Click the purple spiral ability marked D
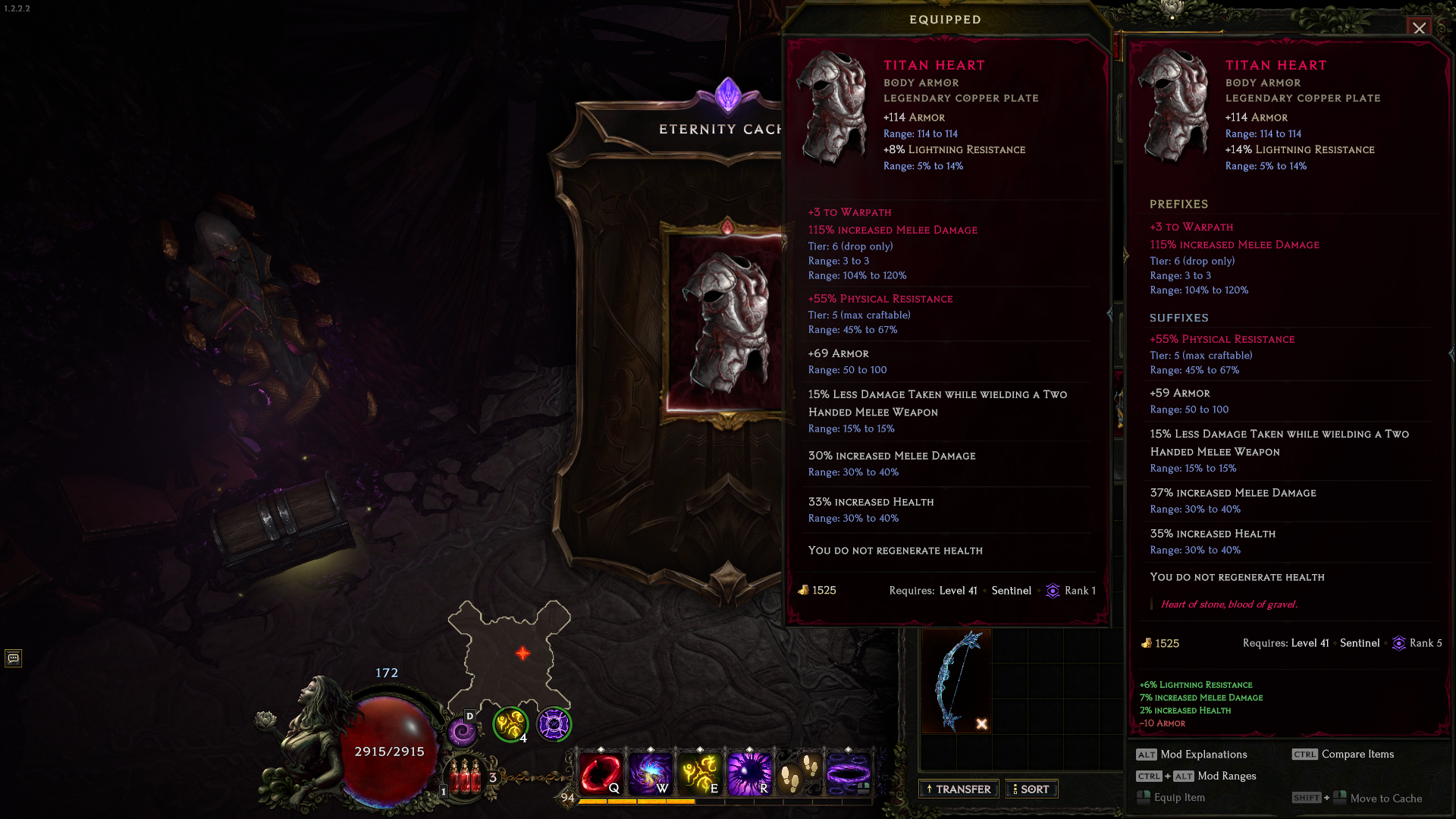 (462, 732)
